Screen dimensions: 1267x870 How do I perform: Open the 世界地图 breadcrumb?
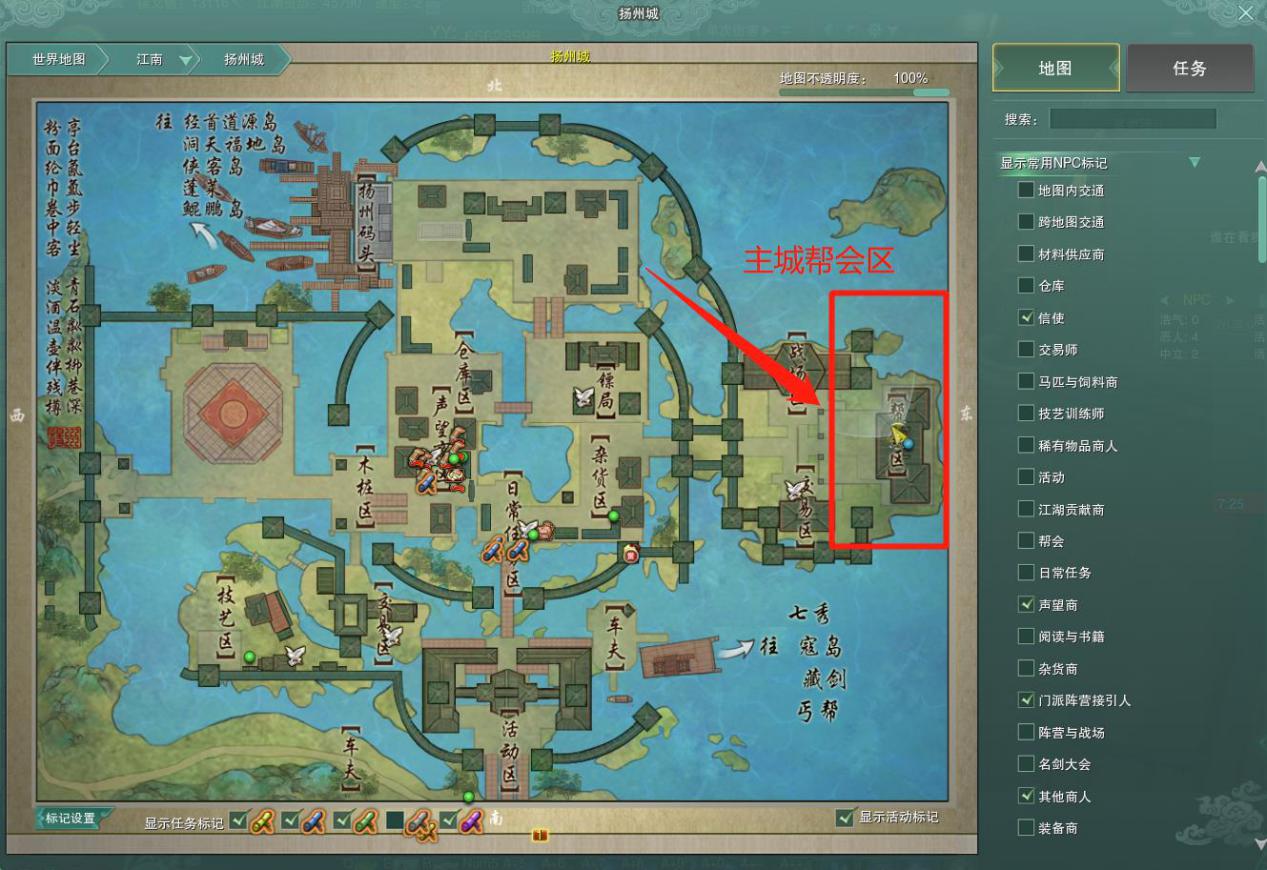pyautogui.click(x=59, y=59)
